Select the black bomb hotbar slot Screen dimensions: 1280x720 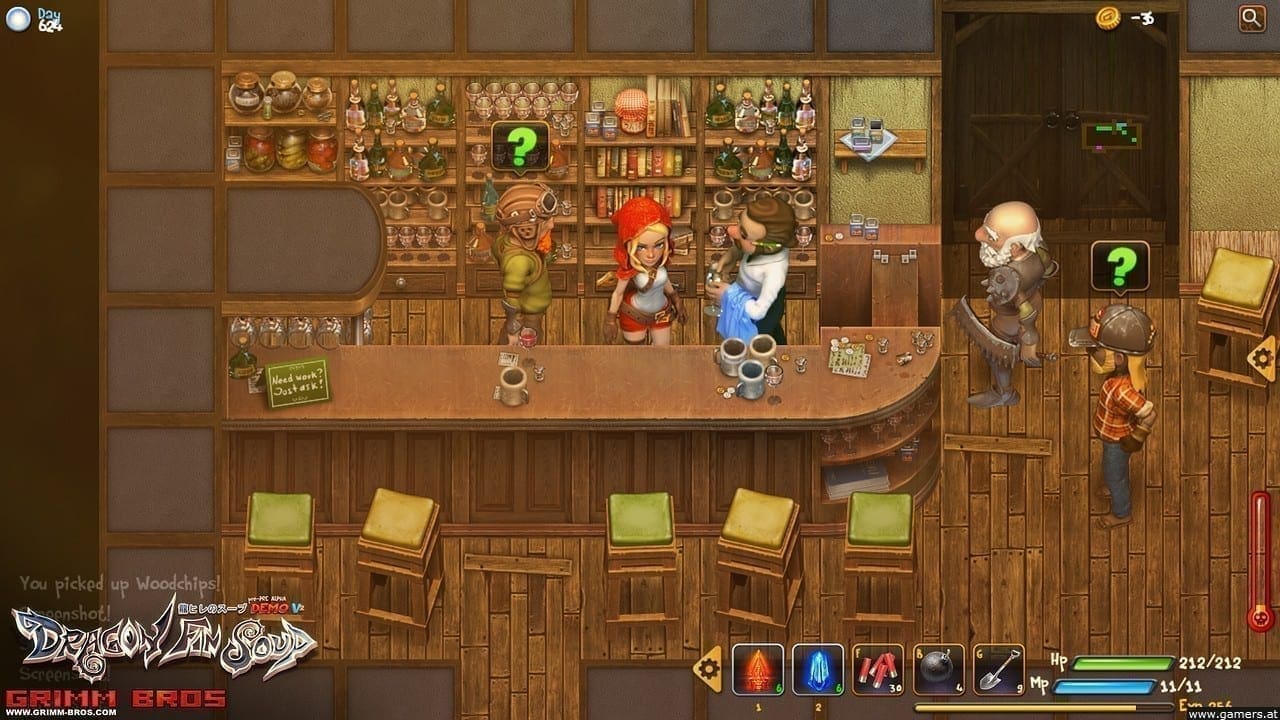click(938, 668)
